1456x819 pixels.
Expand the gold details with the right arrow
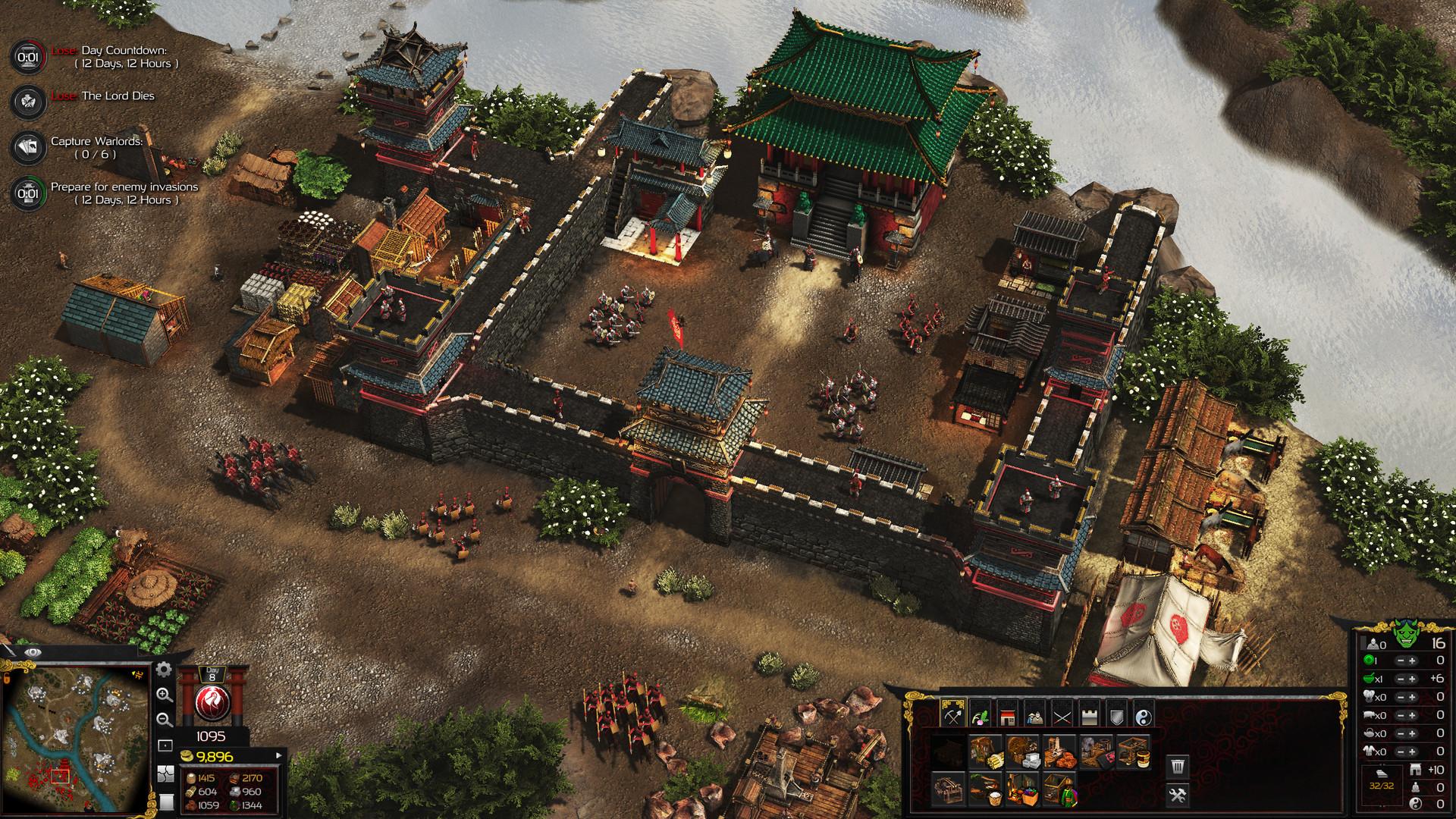tap(281, 755)
